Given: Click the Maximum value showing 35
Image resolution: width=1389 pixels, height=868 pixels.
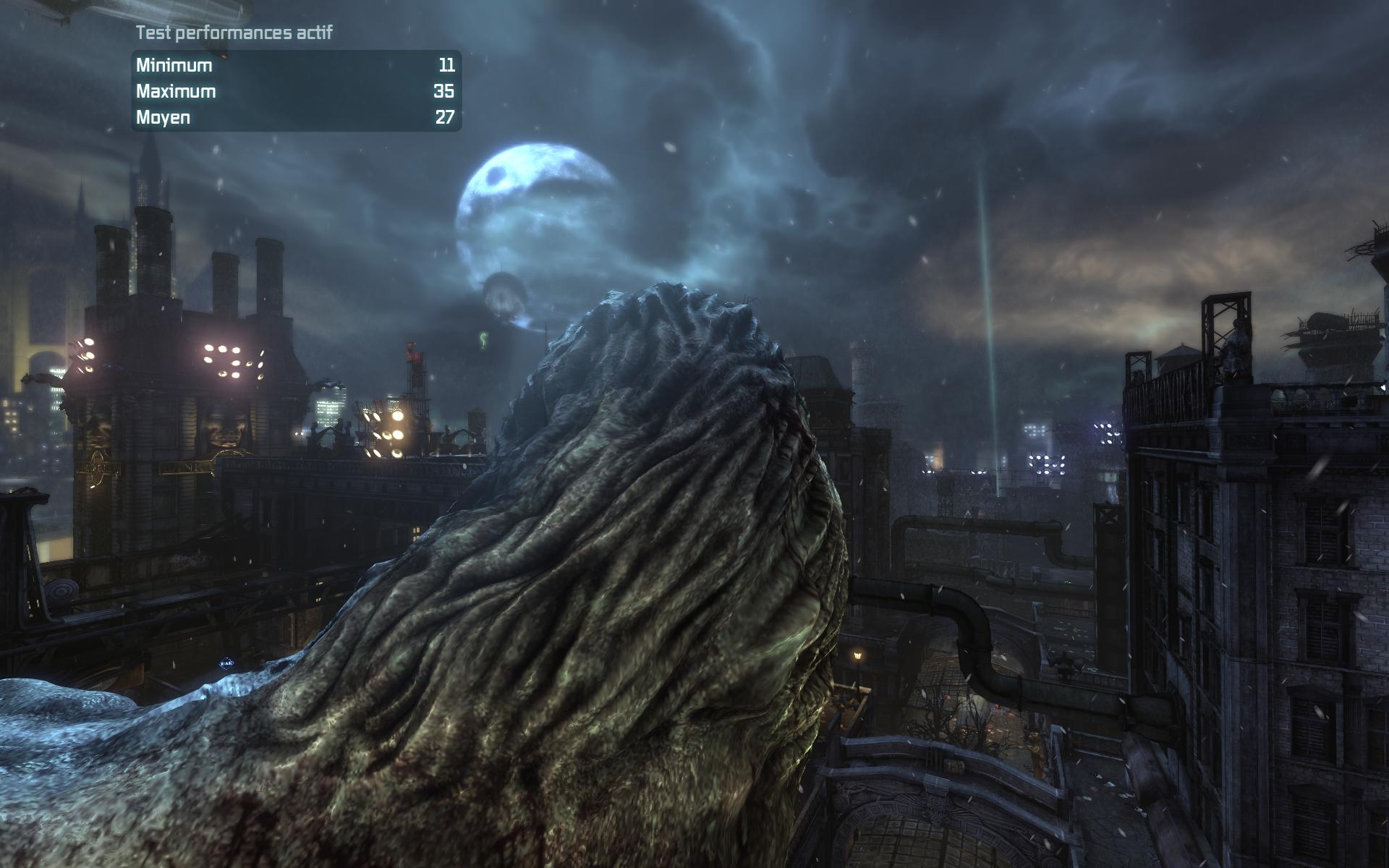Looking at the screenshot, I should pos(446,90).
